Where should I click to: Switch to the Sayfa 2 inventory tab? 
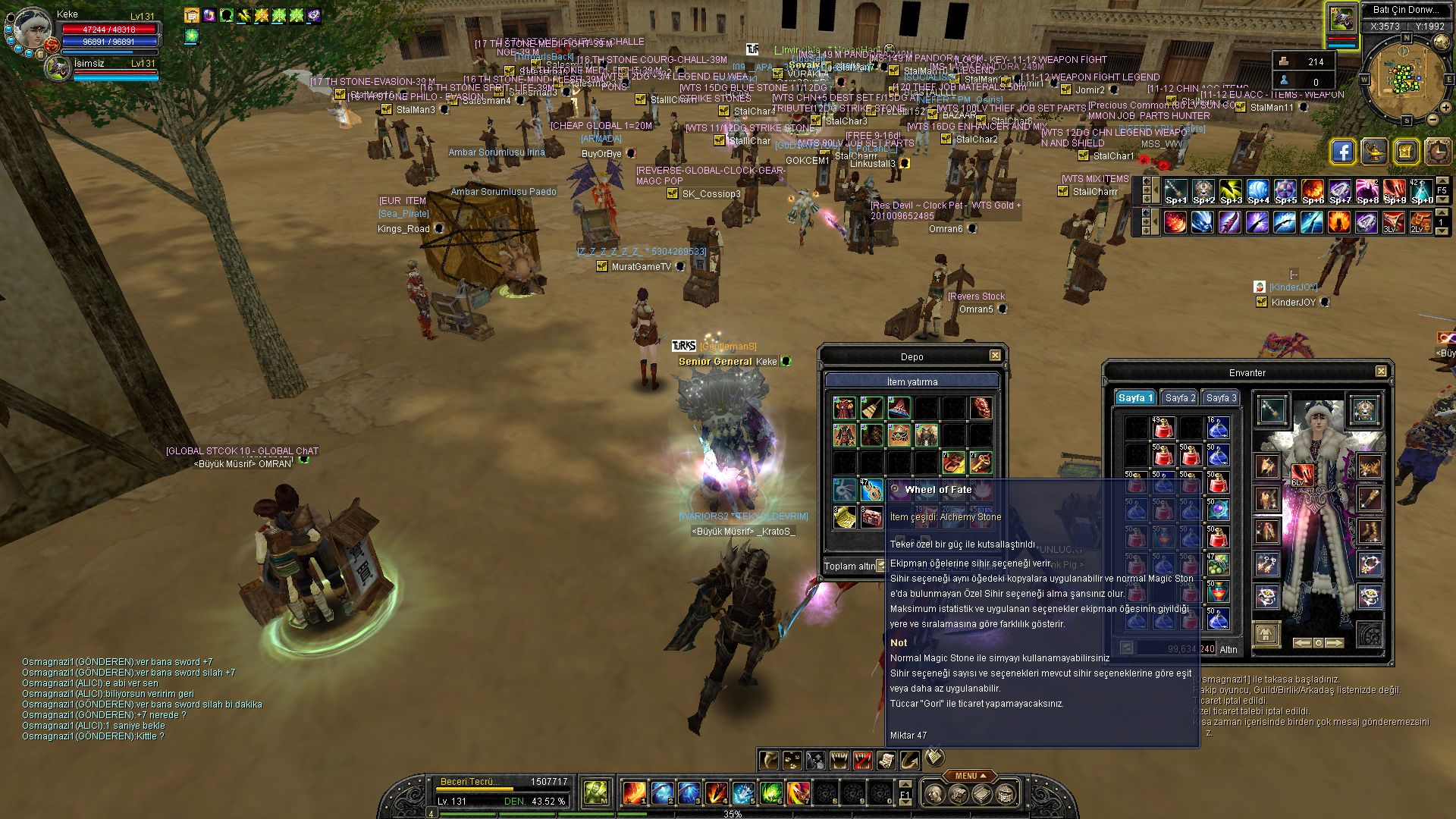[1180, 398]
